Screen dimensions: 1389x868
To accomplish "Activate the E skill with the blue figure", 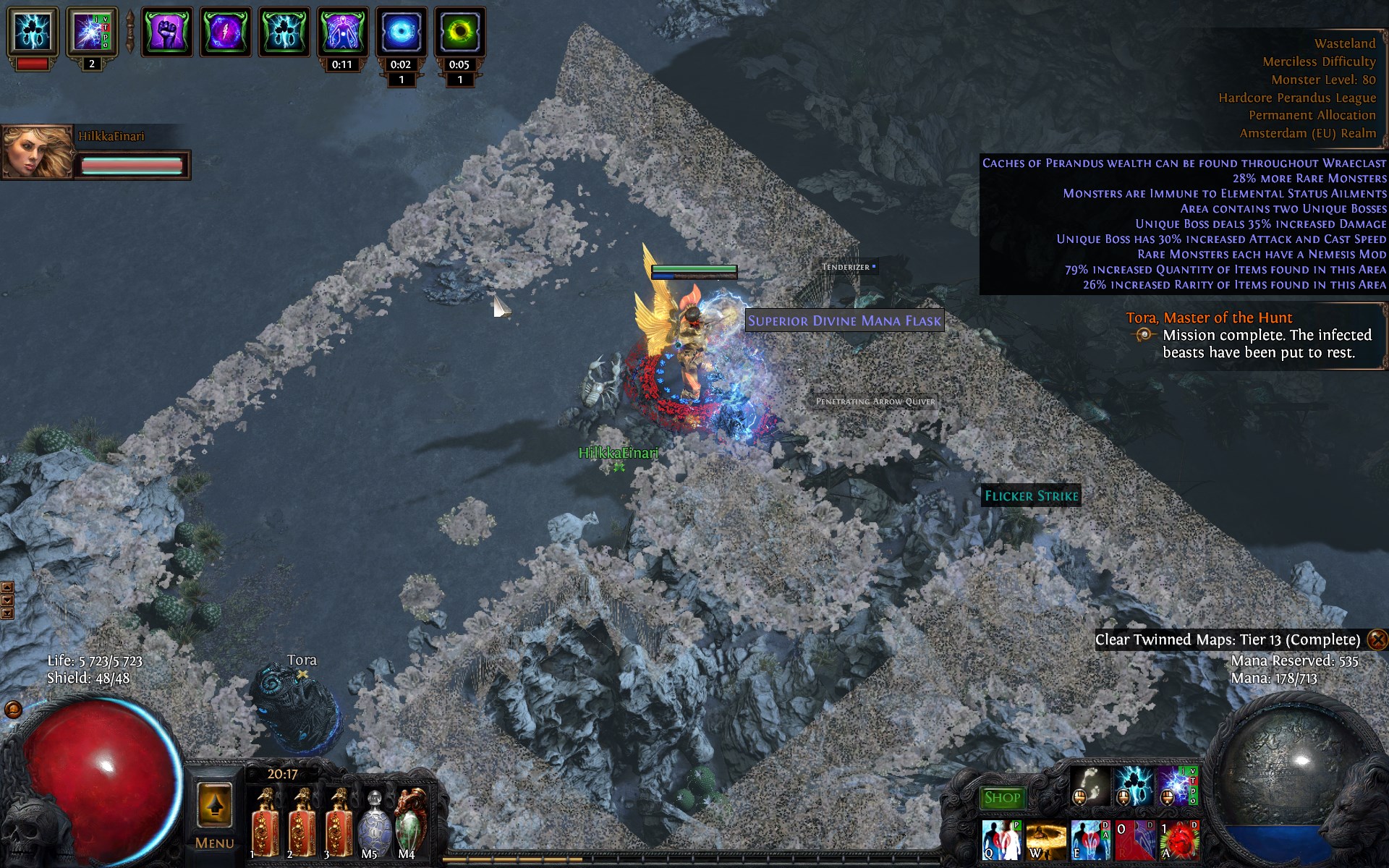I will click(x=1090, y=840).
